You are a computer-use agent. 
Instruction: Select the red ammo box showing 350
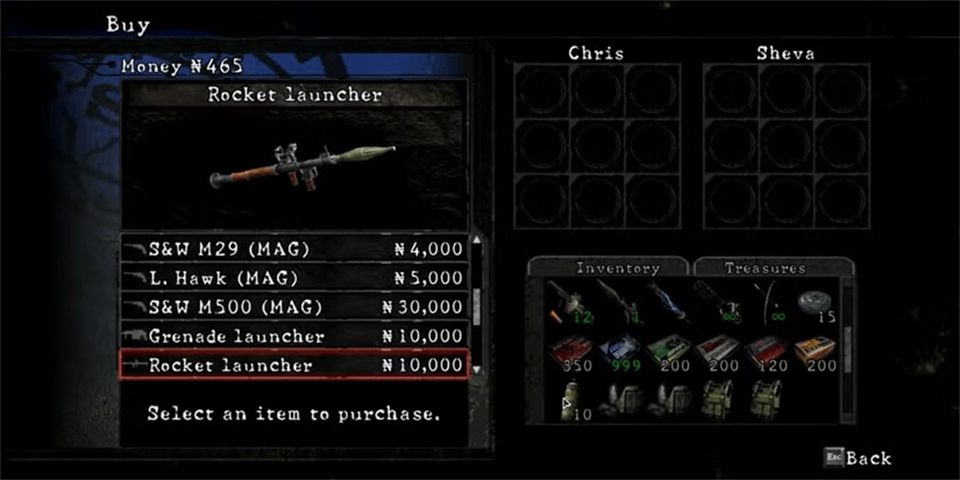[x=568, y=351]
